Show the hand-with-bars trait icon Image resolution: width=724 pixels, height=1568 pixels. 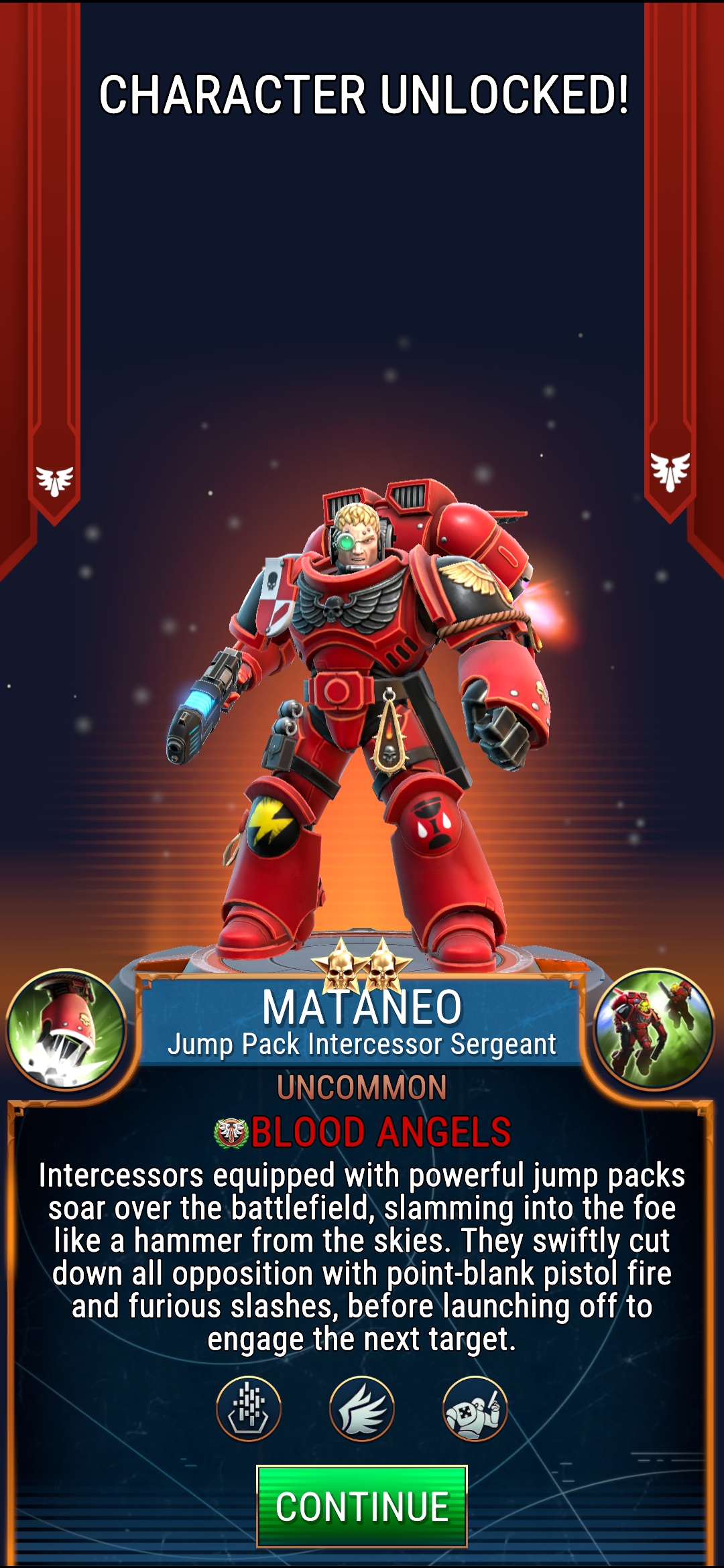[x=249, y=1409]
